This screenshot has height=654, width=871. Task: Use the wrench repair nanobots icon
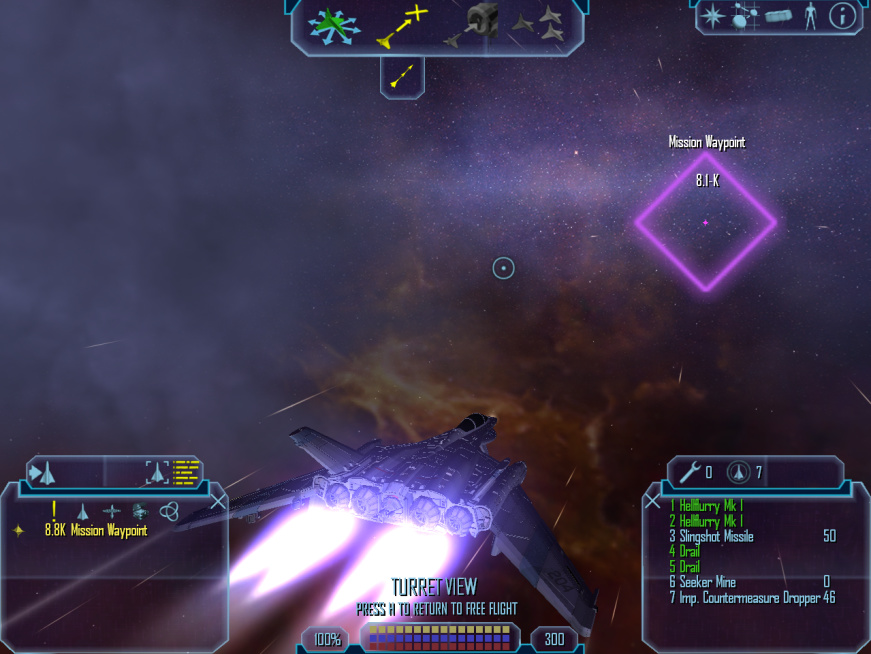coord(689,472)
